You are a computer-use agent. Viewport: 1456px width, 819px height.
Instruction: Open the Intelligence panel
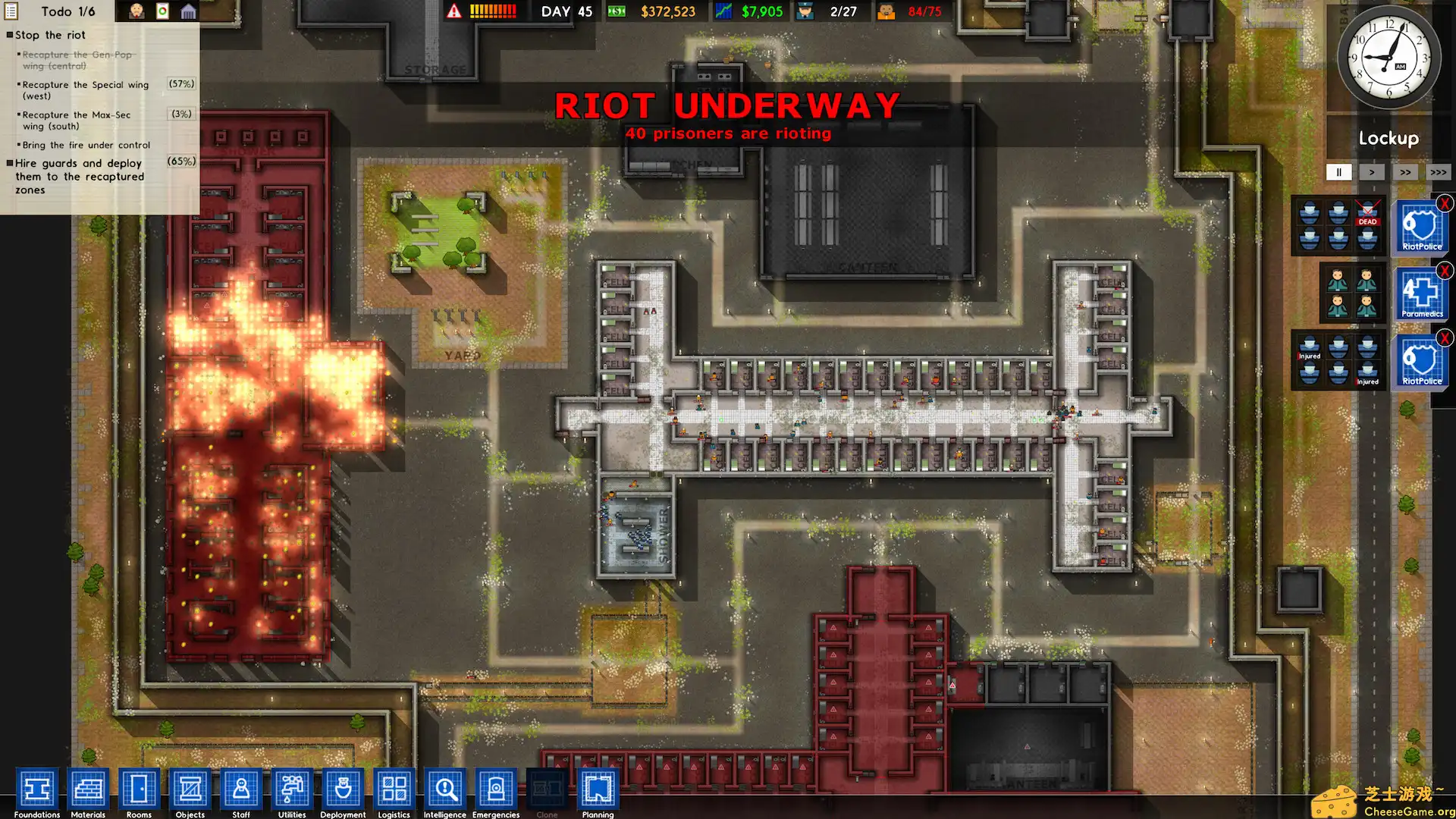coord(444,791)
